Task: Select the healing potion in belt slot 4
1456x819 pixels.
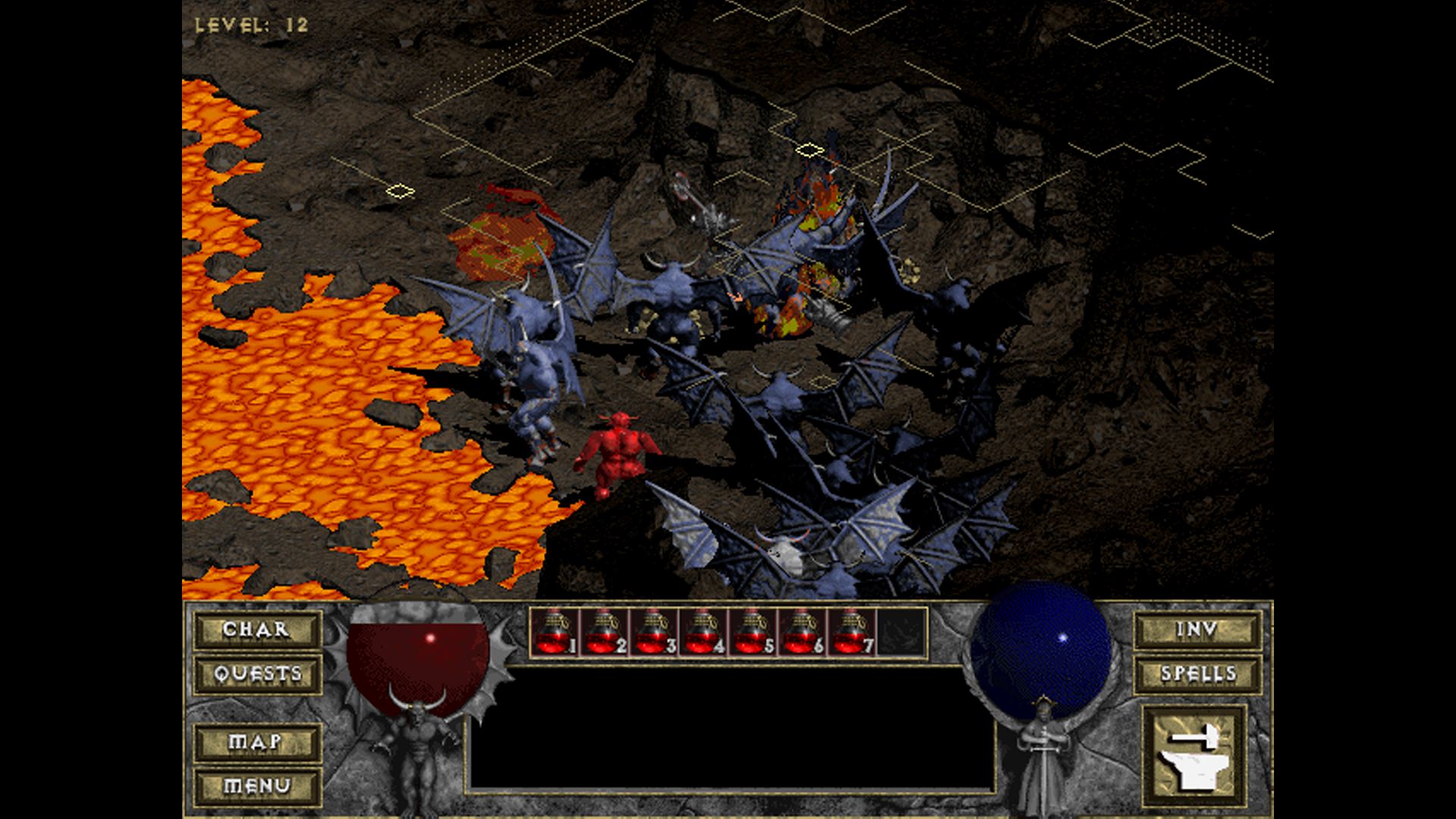Action: coord(704,632)
